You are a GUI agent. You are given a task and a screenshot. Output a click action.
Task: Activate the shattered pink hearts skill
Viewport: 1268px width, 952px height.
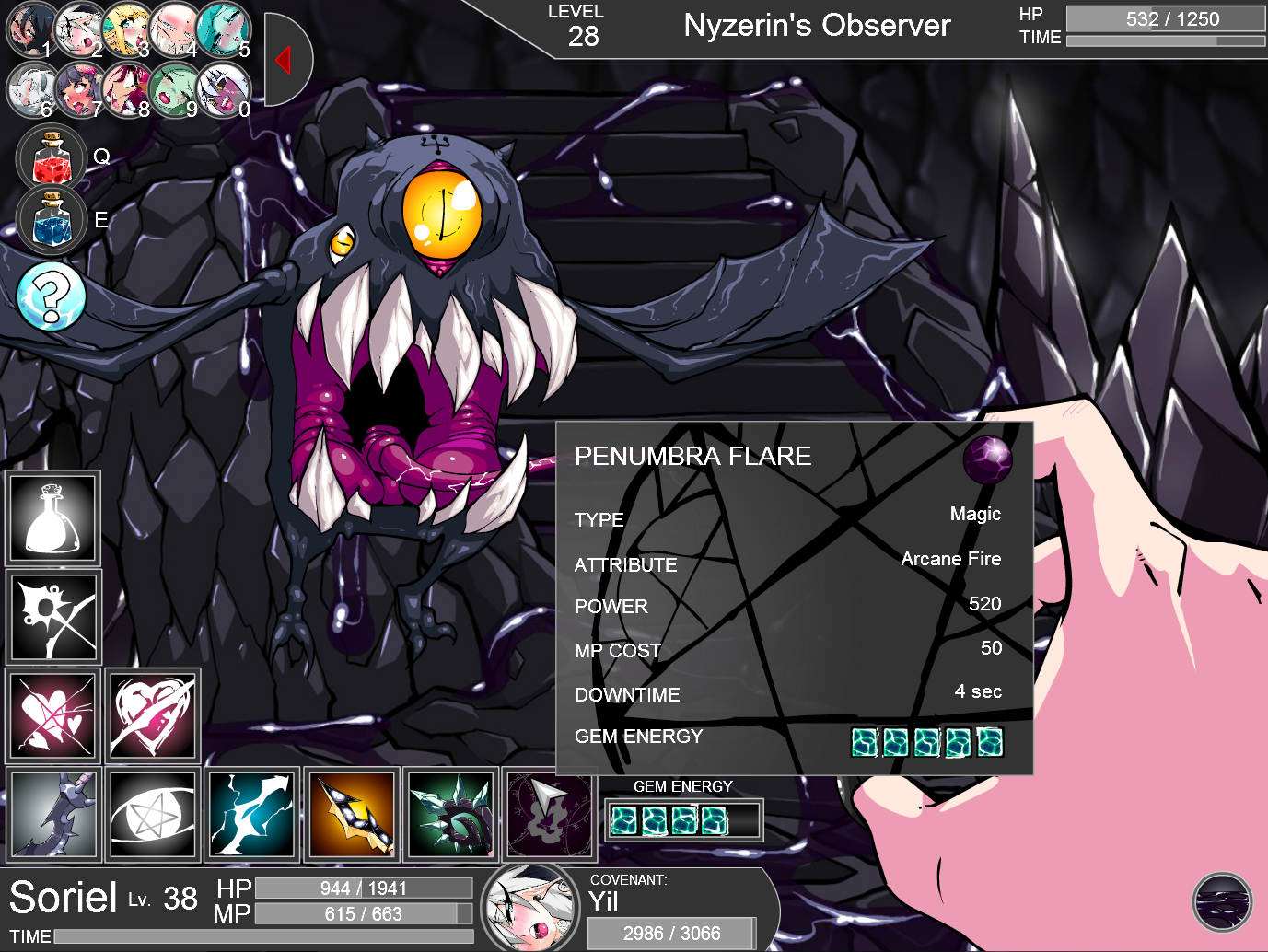tap(53, 715)
